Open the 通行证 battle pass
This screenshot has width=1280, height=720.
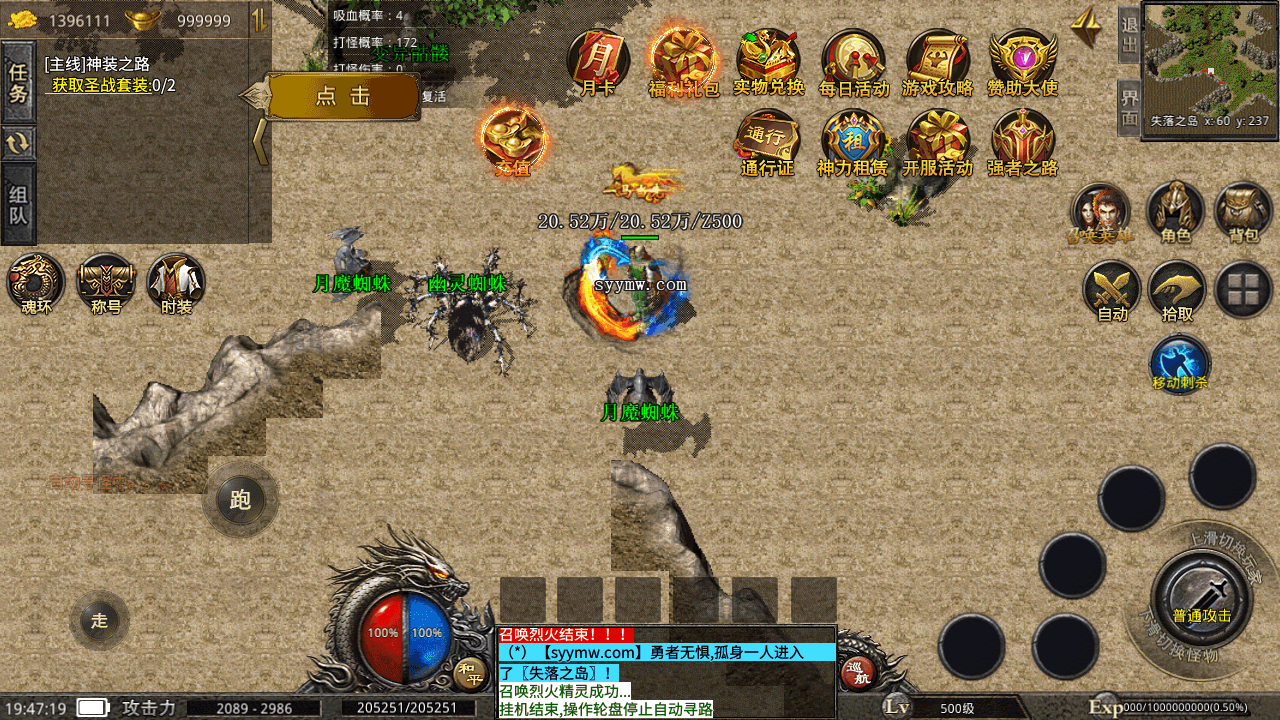point(768,141)
